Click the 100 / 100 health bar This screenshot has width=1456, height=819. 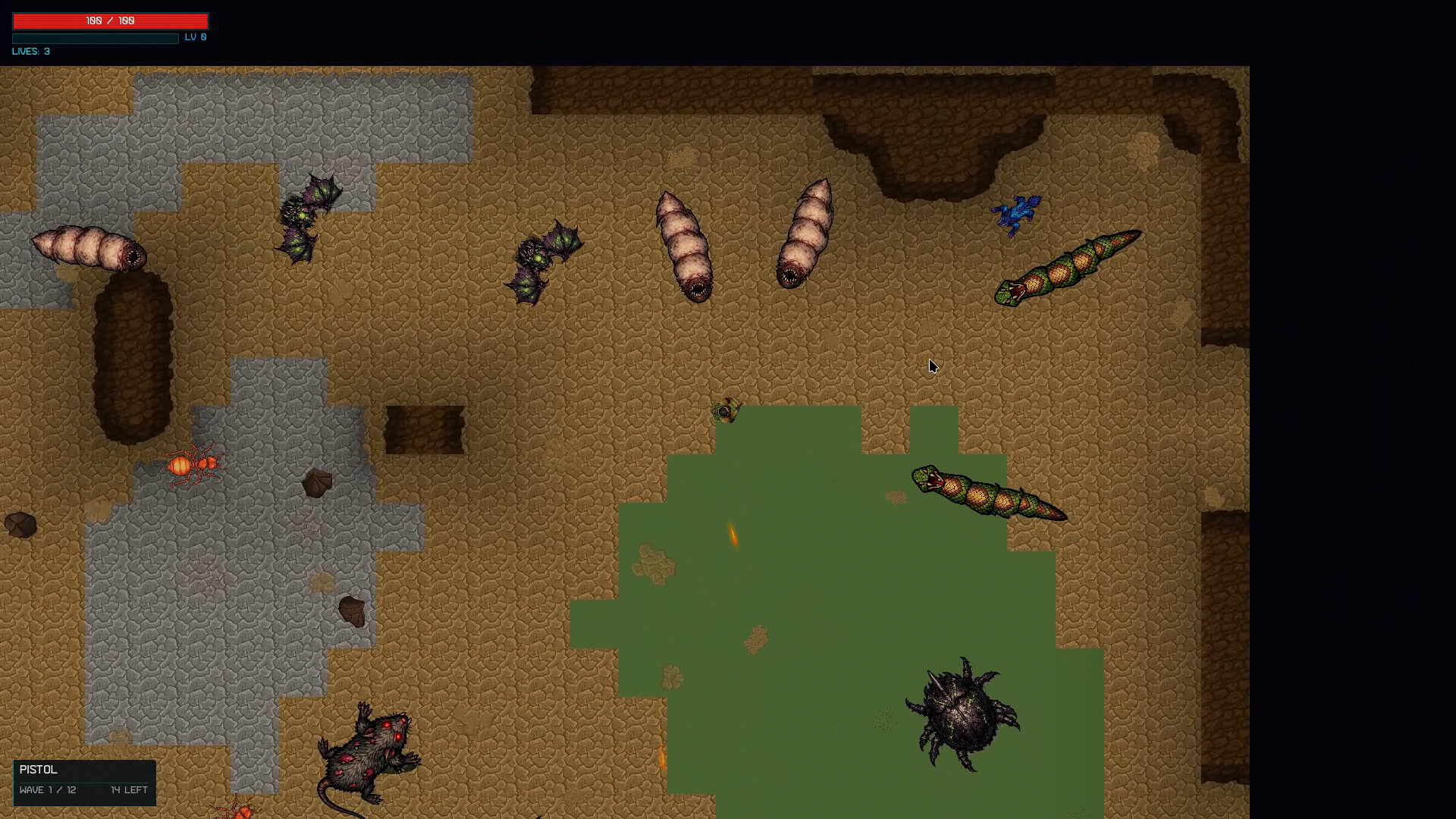109,20
